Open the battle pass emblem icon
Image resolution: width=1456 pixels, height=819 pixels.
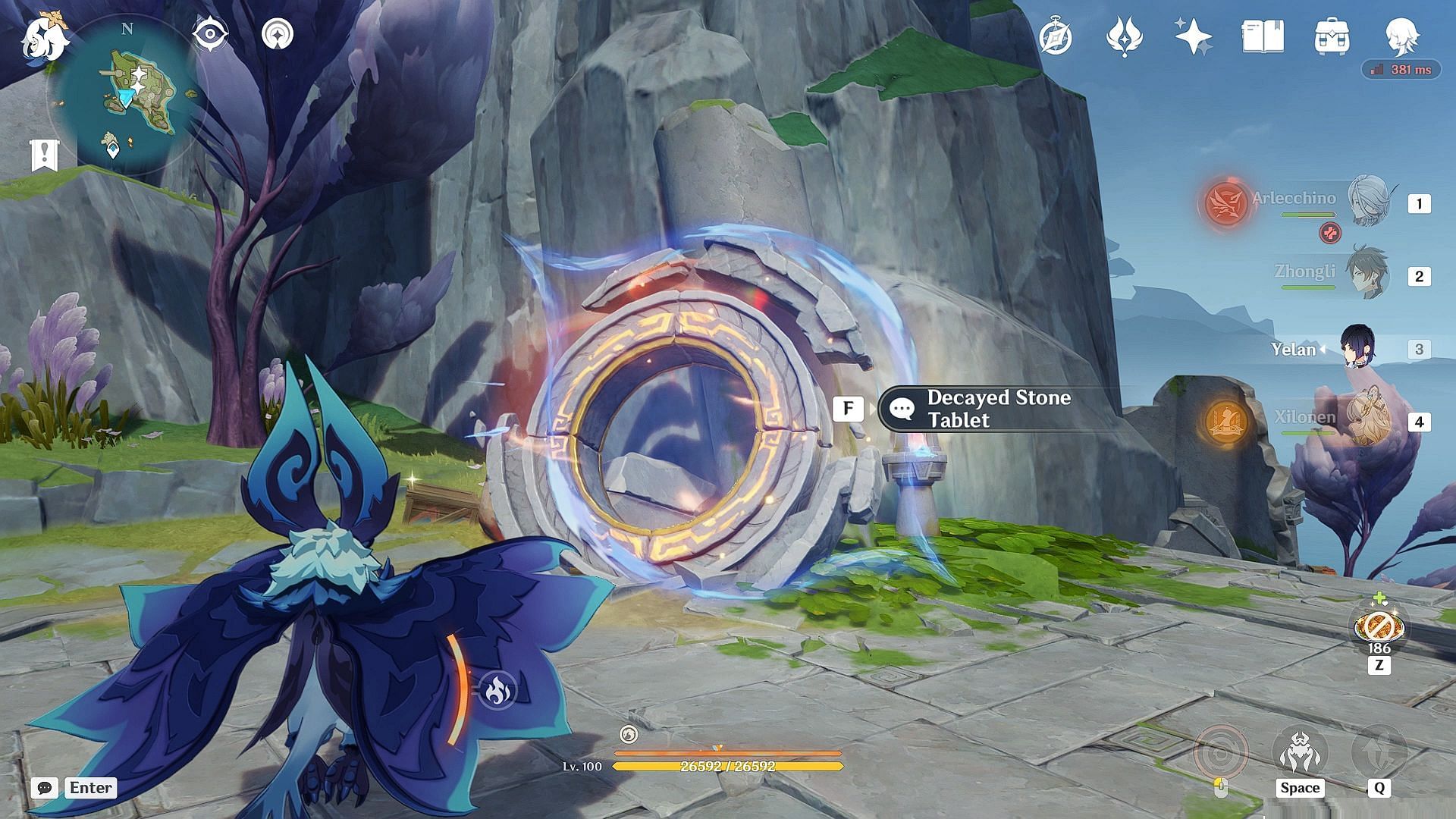pos(1125,37)
